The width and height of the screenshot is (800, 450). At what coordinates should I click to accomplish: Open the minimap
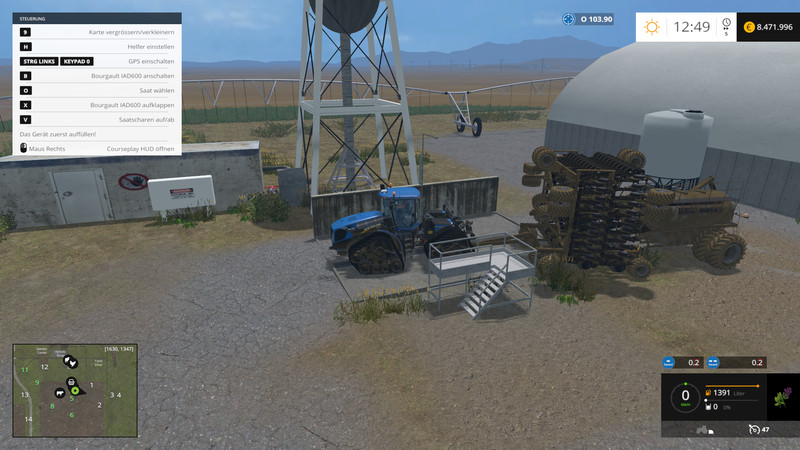click(73, 390)
